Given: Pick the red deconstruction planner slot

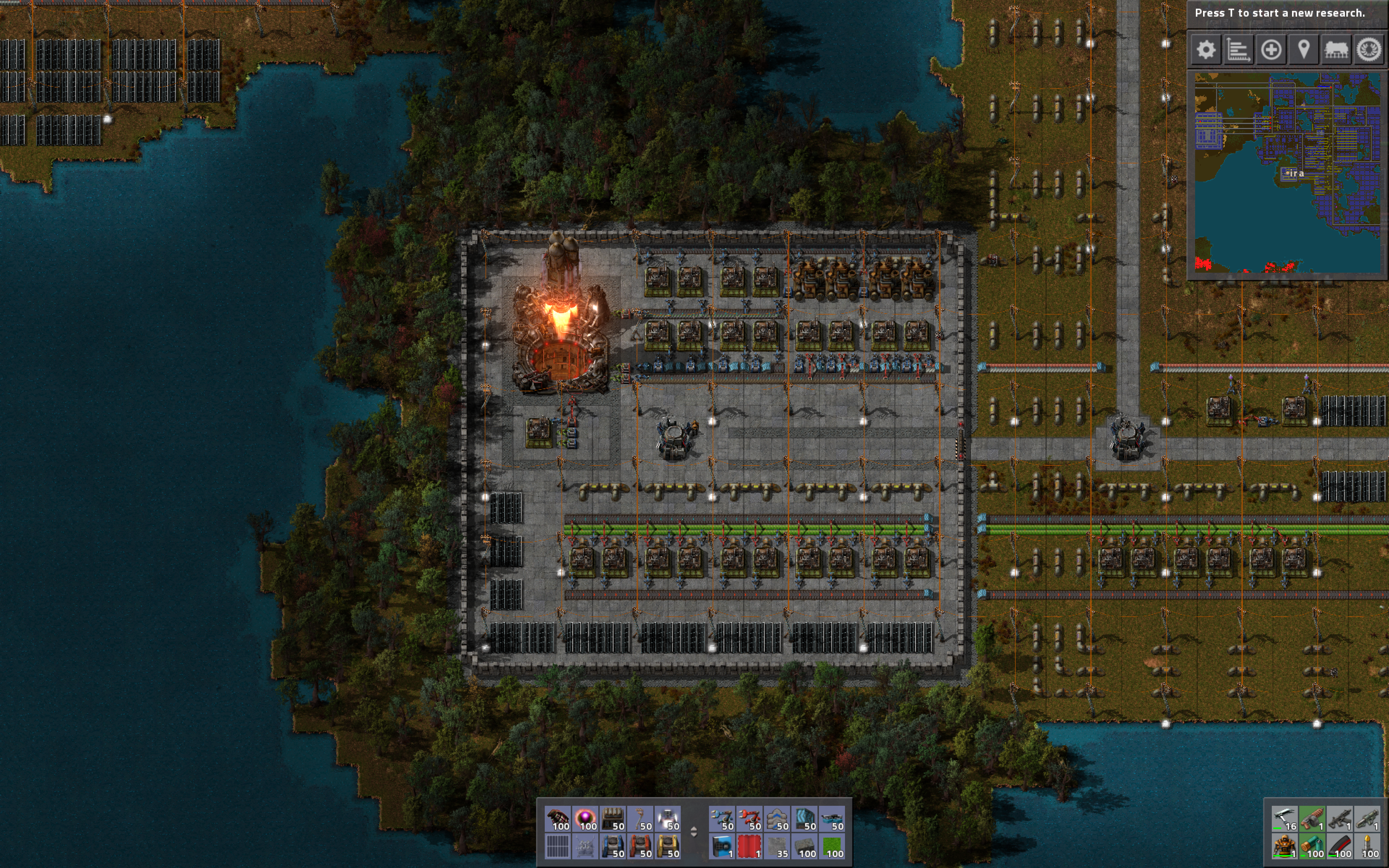Looking at the screenshot, I should click(749, 846).
